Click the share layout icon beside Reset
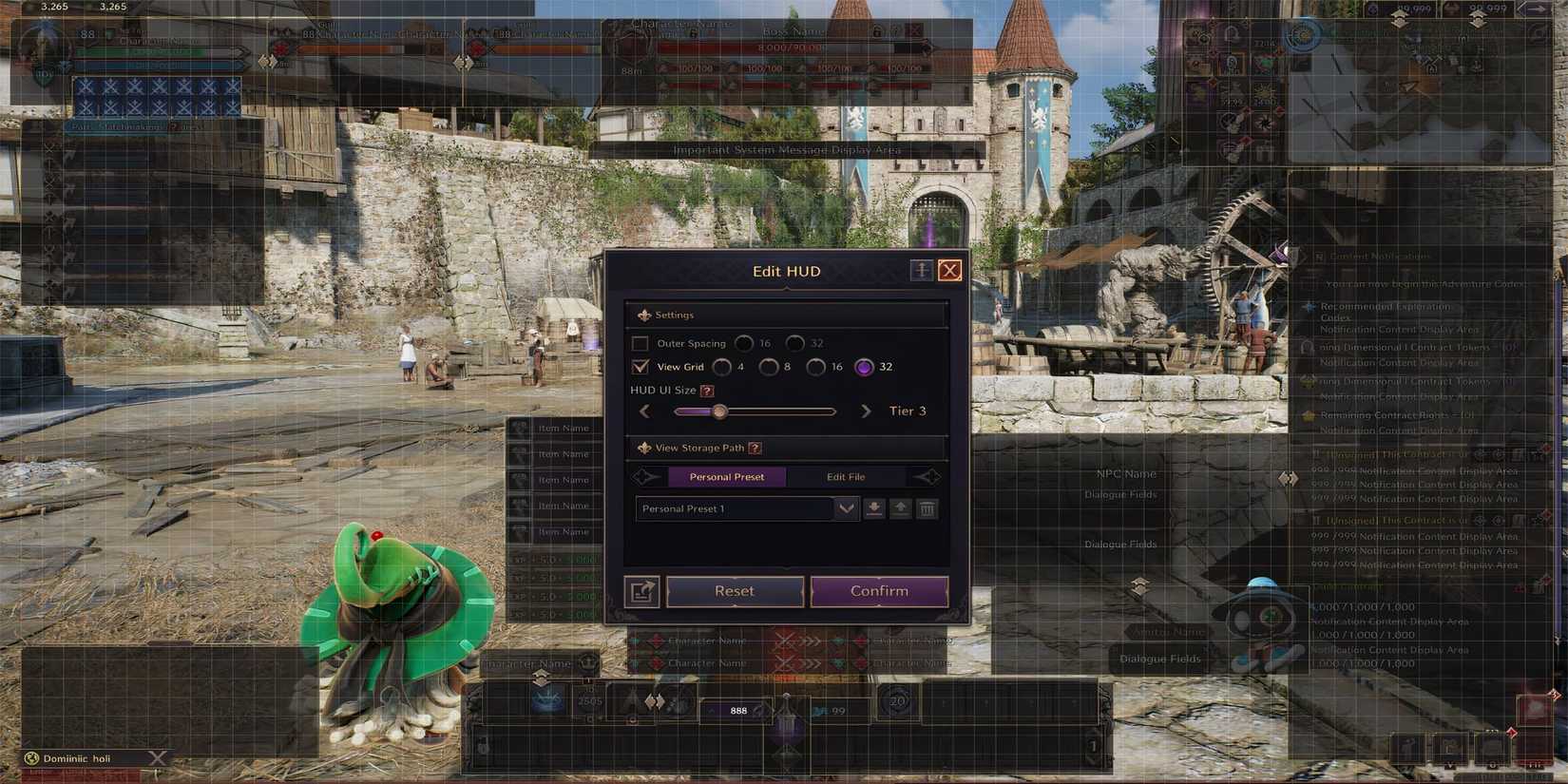 (641, 591)
